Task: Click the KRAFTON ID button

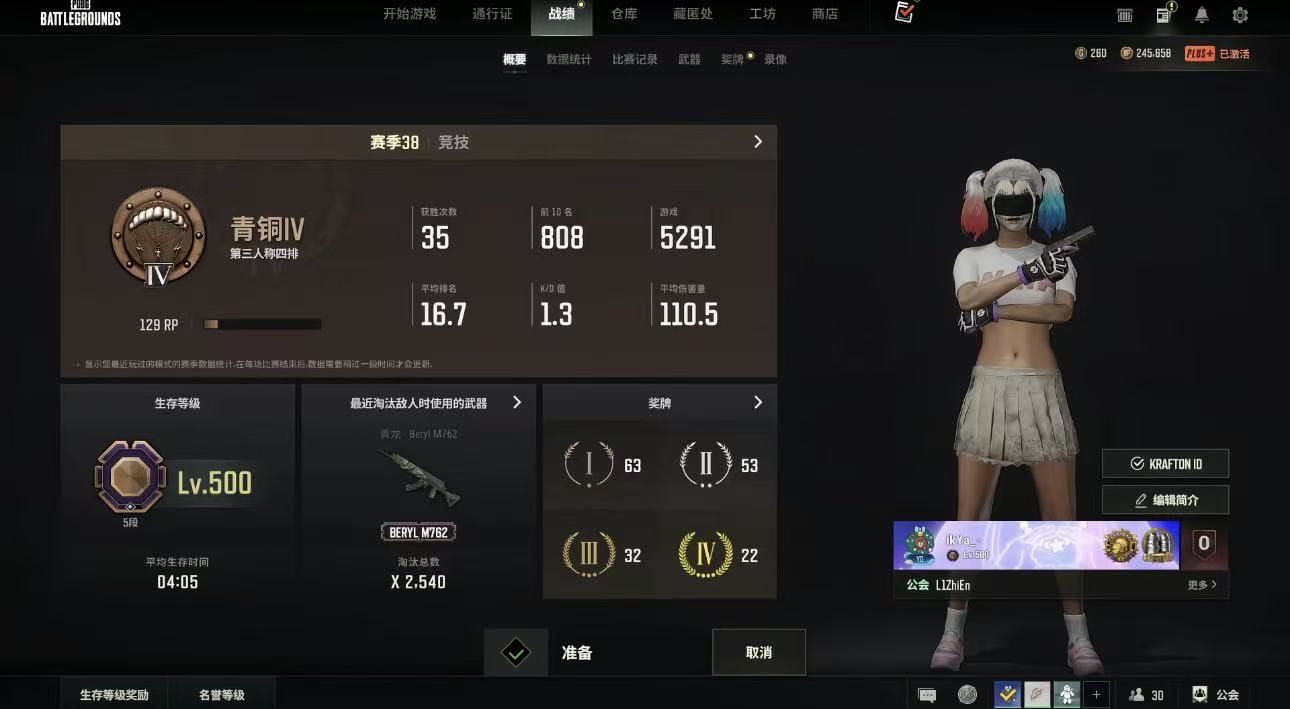Action: pos(1165,464)
